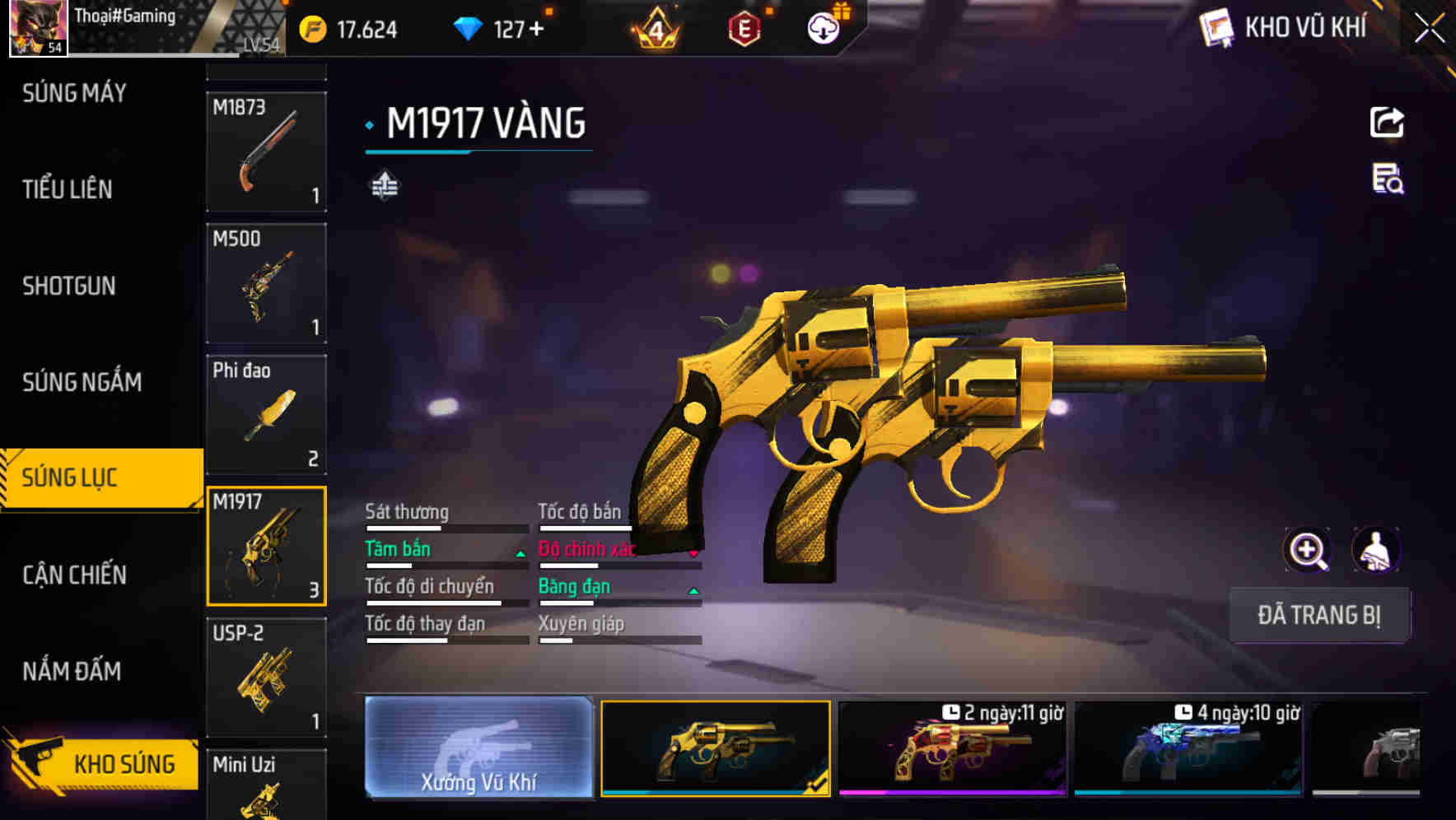This screenshot has width=1456, height=820.
Task: Choose the Phi đao weapon slot
Action: (x=266, y=414)
